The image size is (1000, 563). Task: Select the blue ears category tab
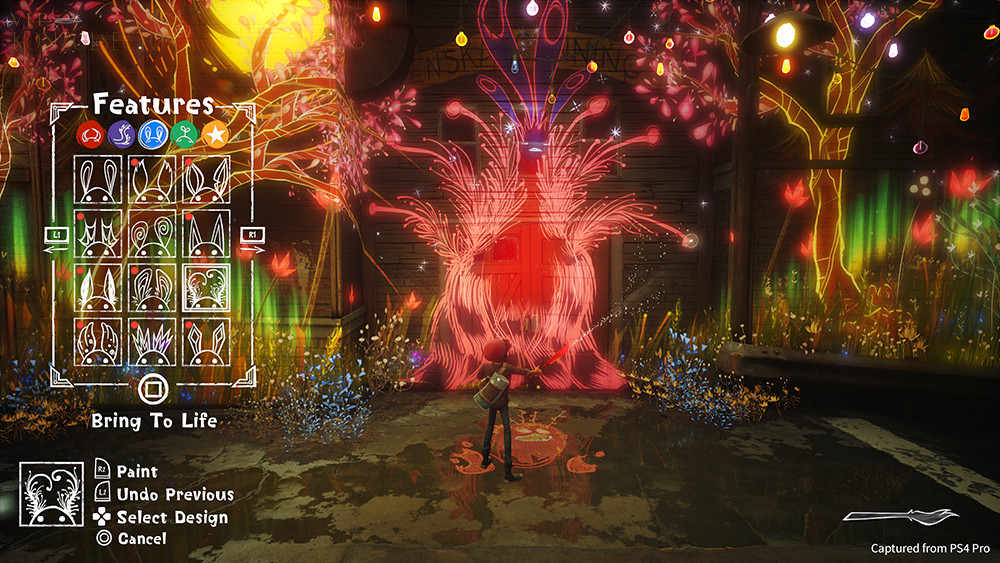coord(152,133)
